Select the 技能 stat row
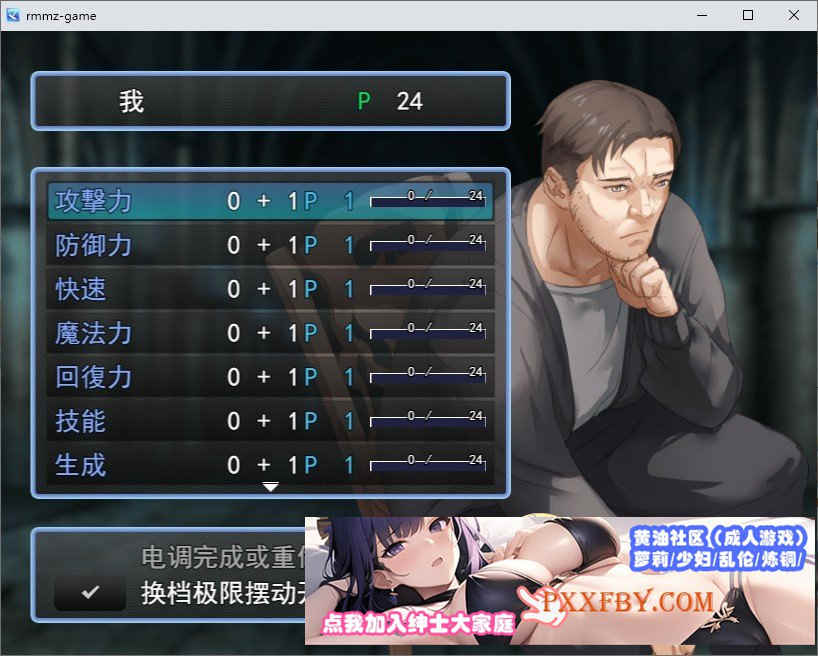 pyautogui.click(x=270, y=421)
